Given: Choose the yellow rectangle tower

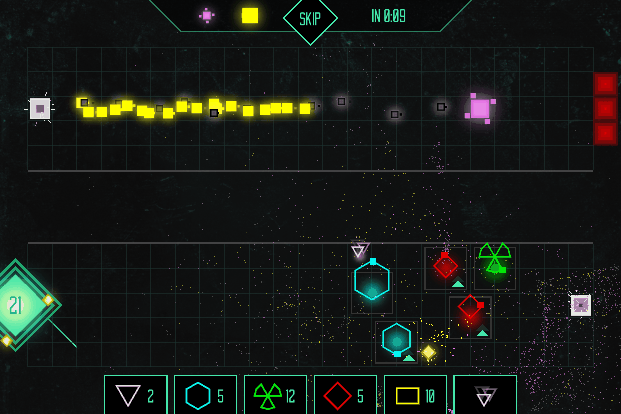Looking at the screenshot, I should (x=415, y=395).
